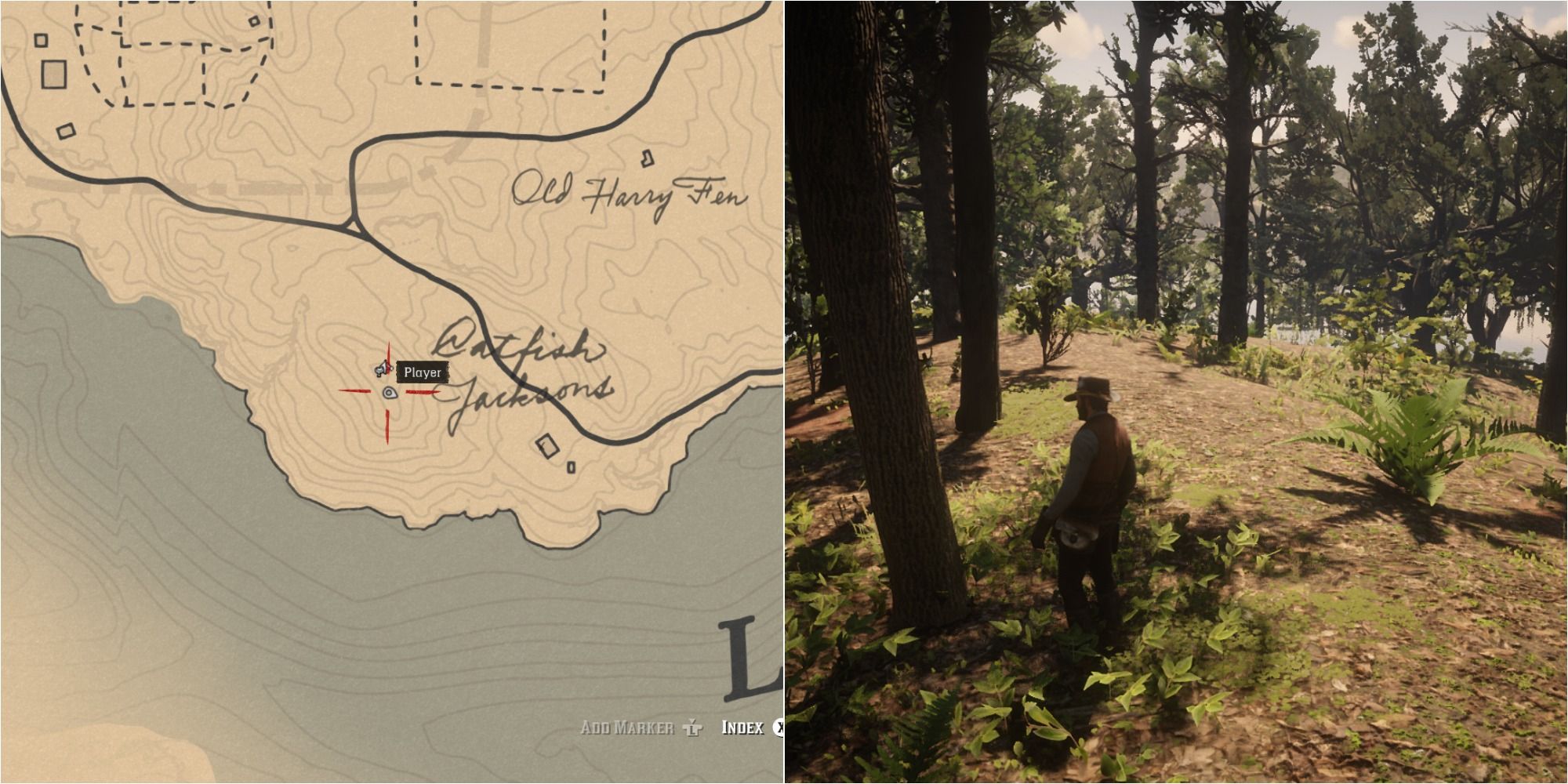Viewport: 1568px width, 784px height.
Task: Click the Add Marker label
Action: pos(627,727)
